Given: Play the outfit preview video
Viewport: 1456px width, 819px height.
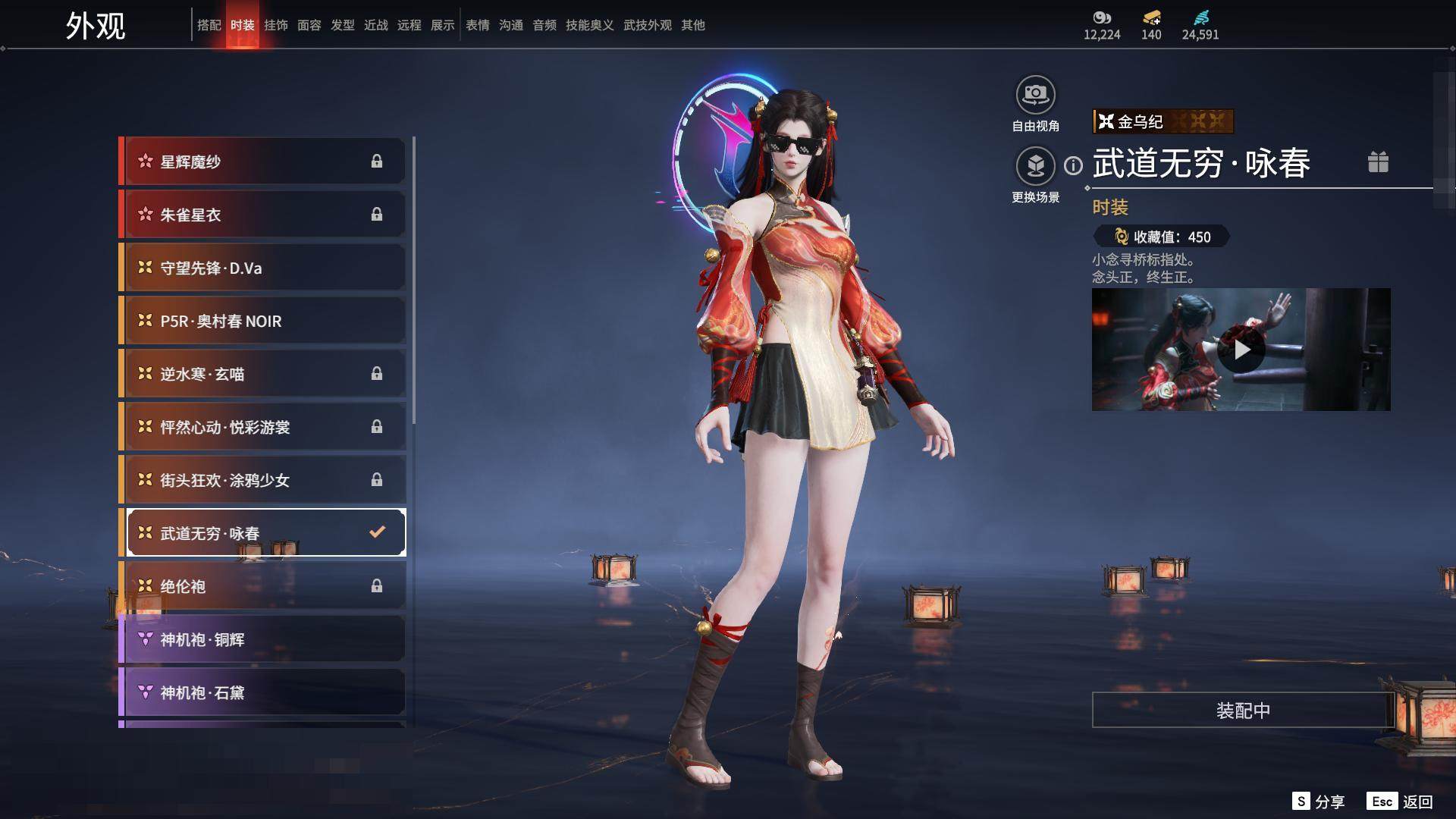Looking at the screenshot, I should (1241, 350).
